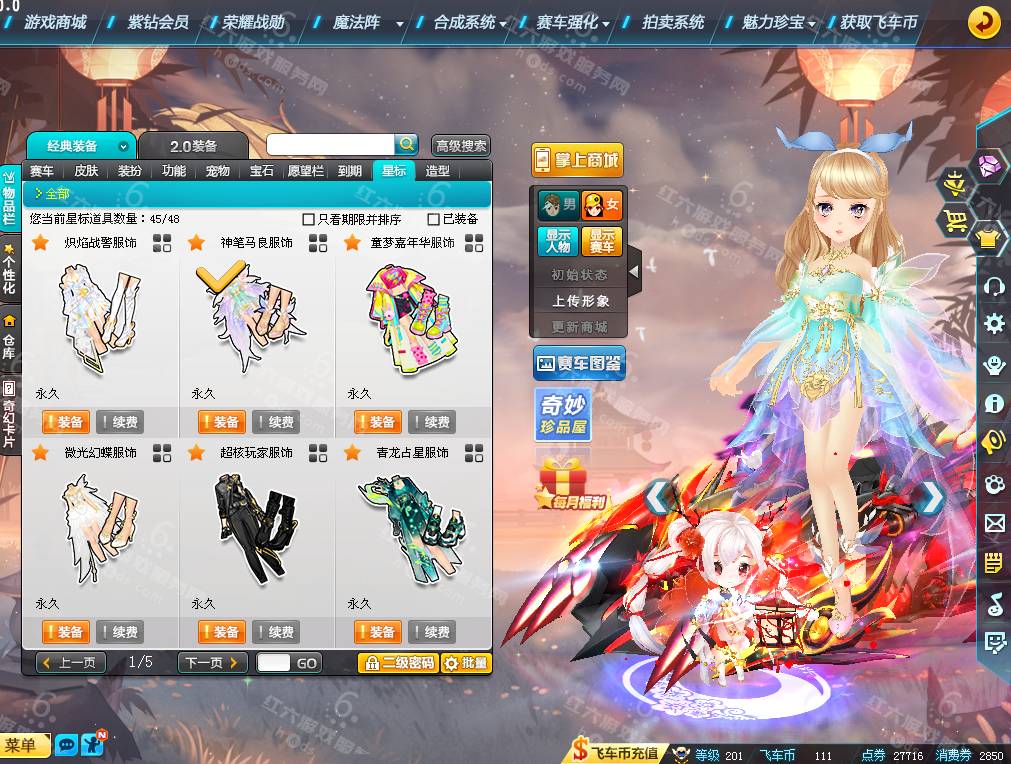Tick the 已装备 filter checkbox
This screenshot has width=1011, height=764.
coord(434,219)
